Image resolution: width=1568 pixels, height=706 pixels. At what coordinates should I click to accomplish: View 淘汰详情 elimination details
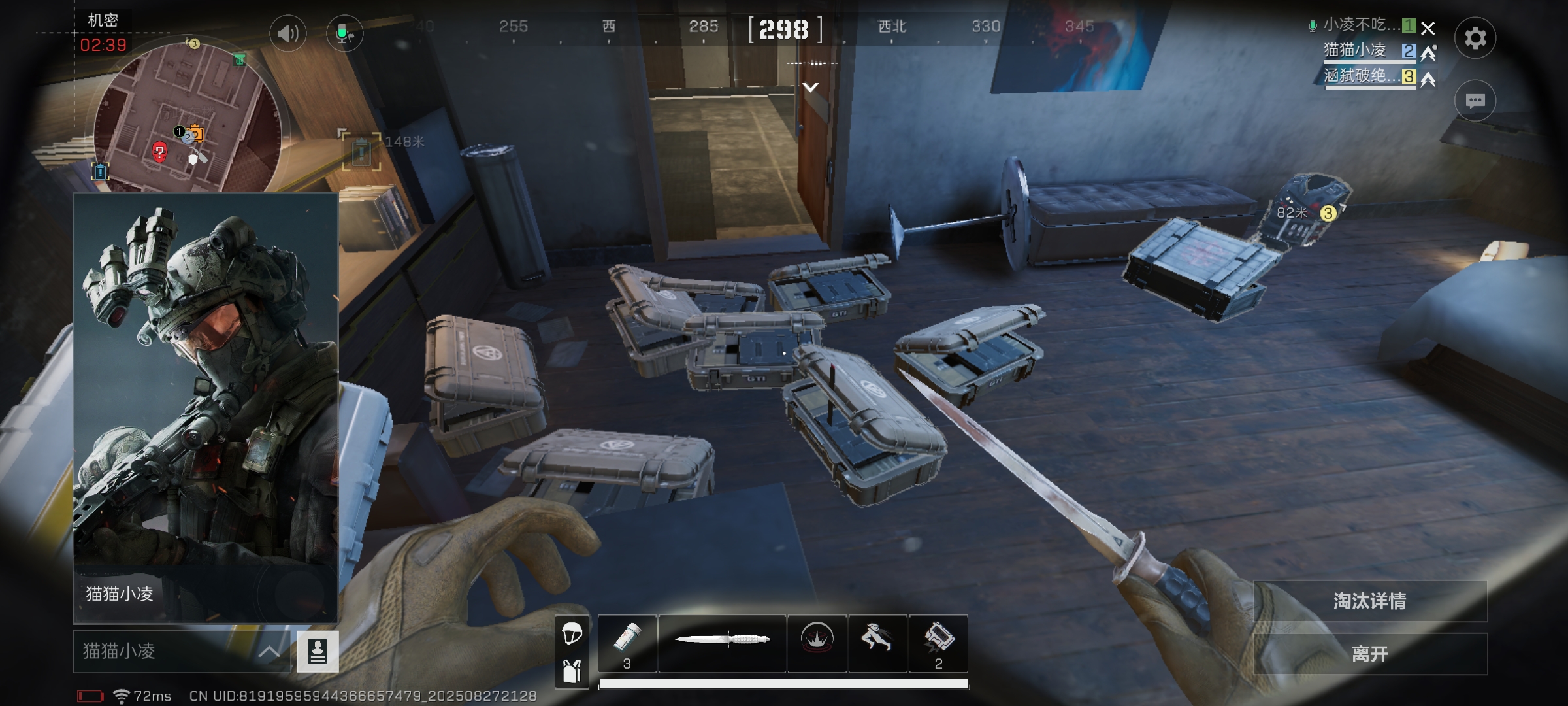coord(1369,601)
